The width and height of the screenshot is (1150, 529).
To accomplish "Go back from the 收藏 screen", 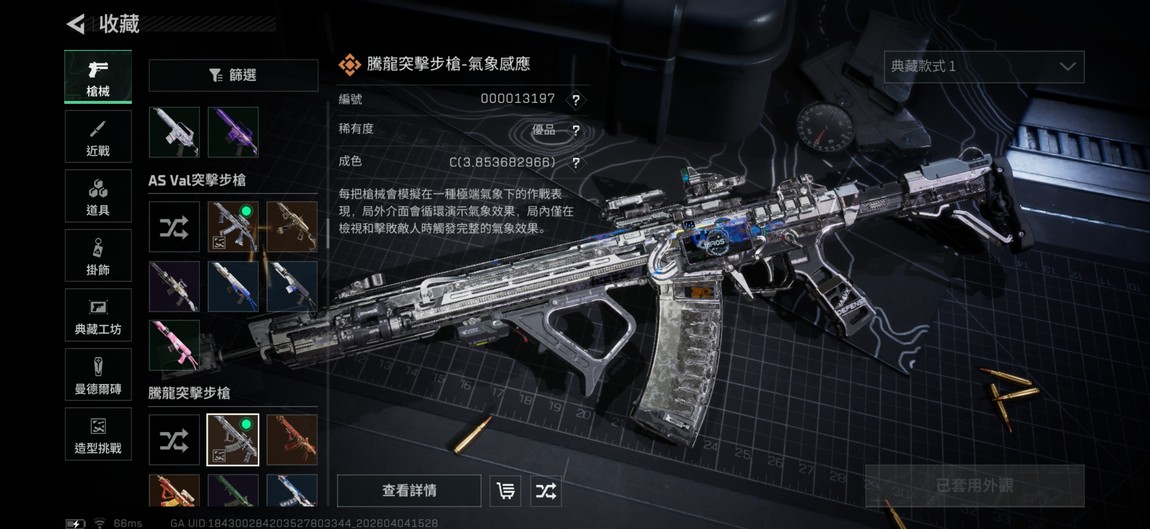I will (x=76, y=23).
